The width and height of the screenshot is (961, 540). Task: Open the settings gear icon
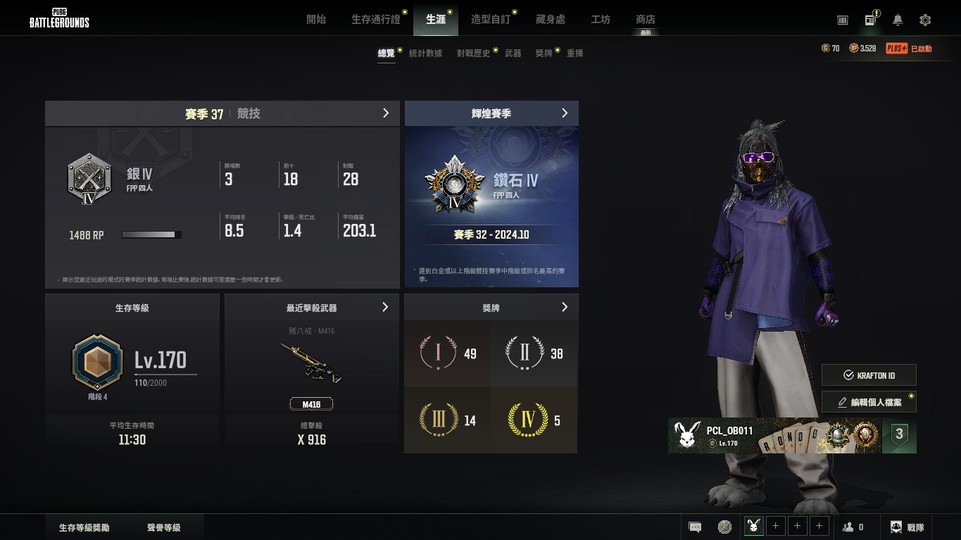(x=925, y=20)
